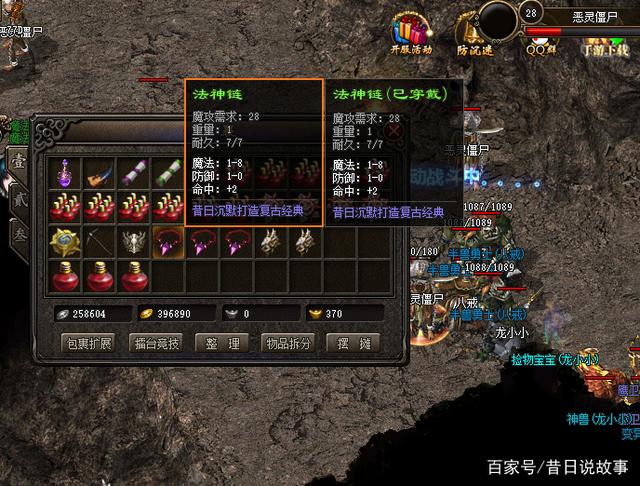This screenshot has width=640, height=486.
Task: Open the 包裹扩展 bag expansion button
Action: [90, 344]
